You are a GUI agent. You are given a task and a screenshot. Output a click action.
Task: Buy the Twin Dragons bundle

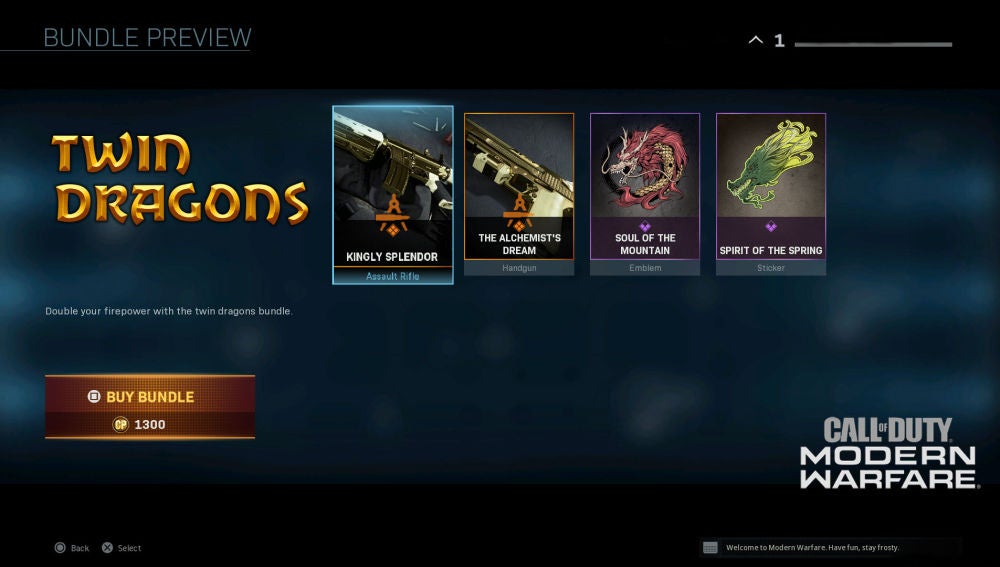[x=150, y=406]
